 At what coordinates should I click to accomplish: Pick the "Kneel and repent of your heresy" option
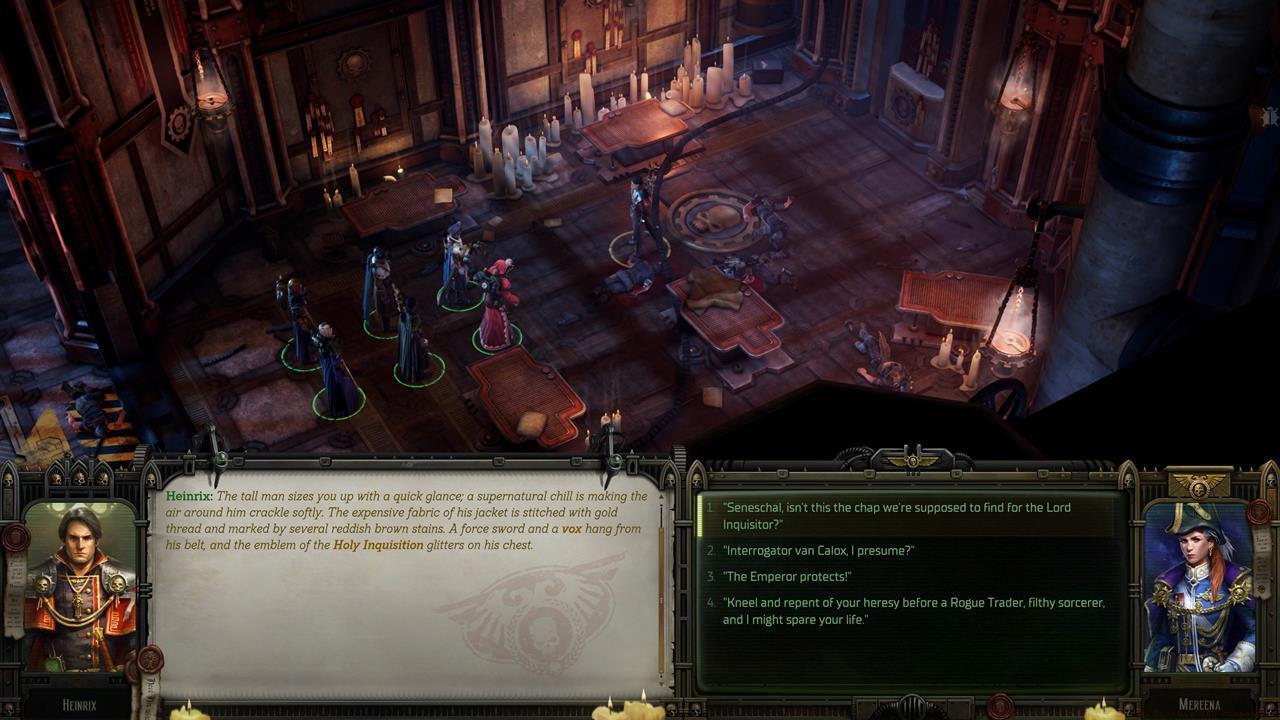[913, 611]
